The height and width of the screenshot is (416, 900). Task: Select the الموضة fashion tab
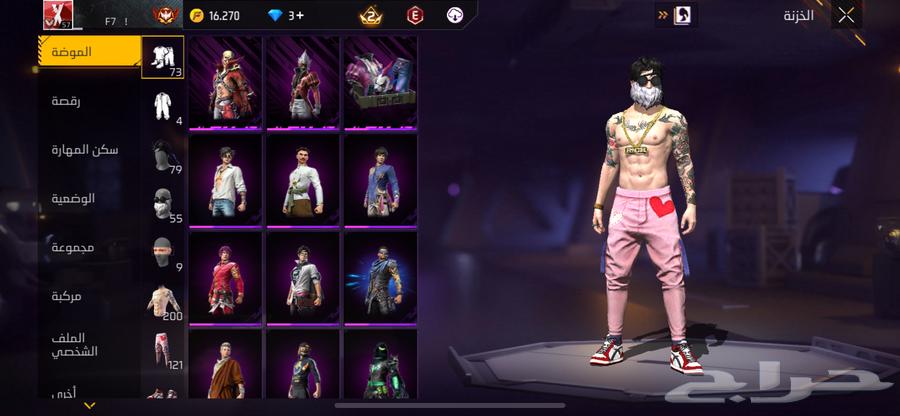pyautogui.click(x=90, y=51)
